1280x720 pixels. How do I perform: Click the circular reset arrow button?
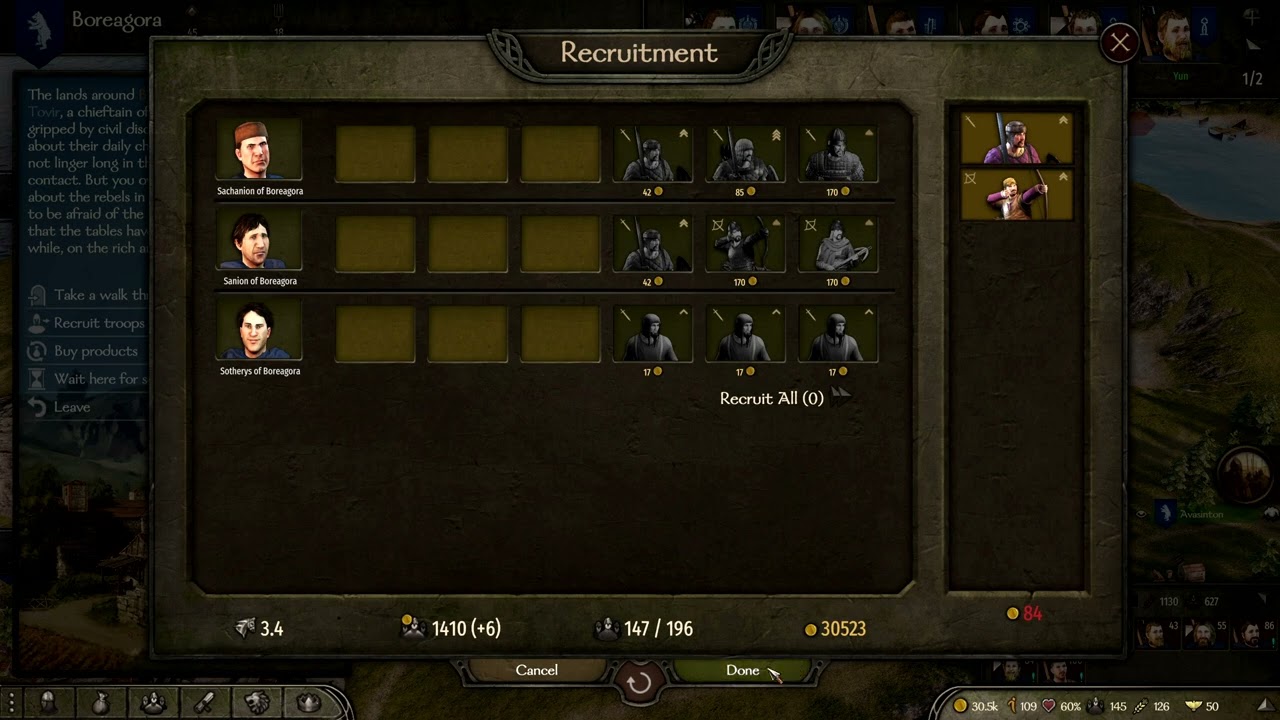pos(639,682)
